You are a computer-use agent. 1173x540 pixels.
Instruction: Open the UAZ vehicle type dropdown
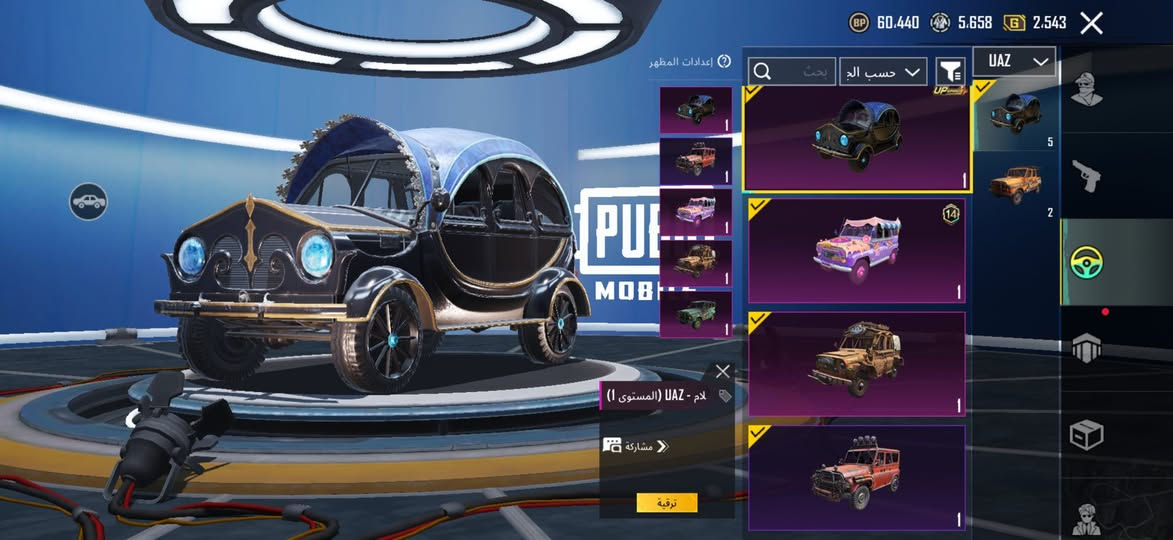[1014, 62]
